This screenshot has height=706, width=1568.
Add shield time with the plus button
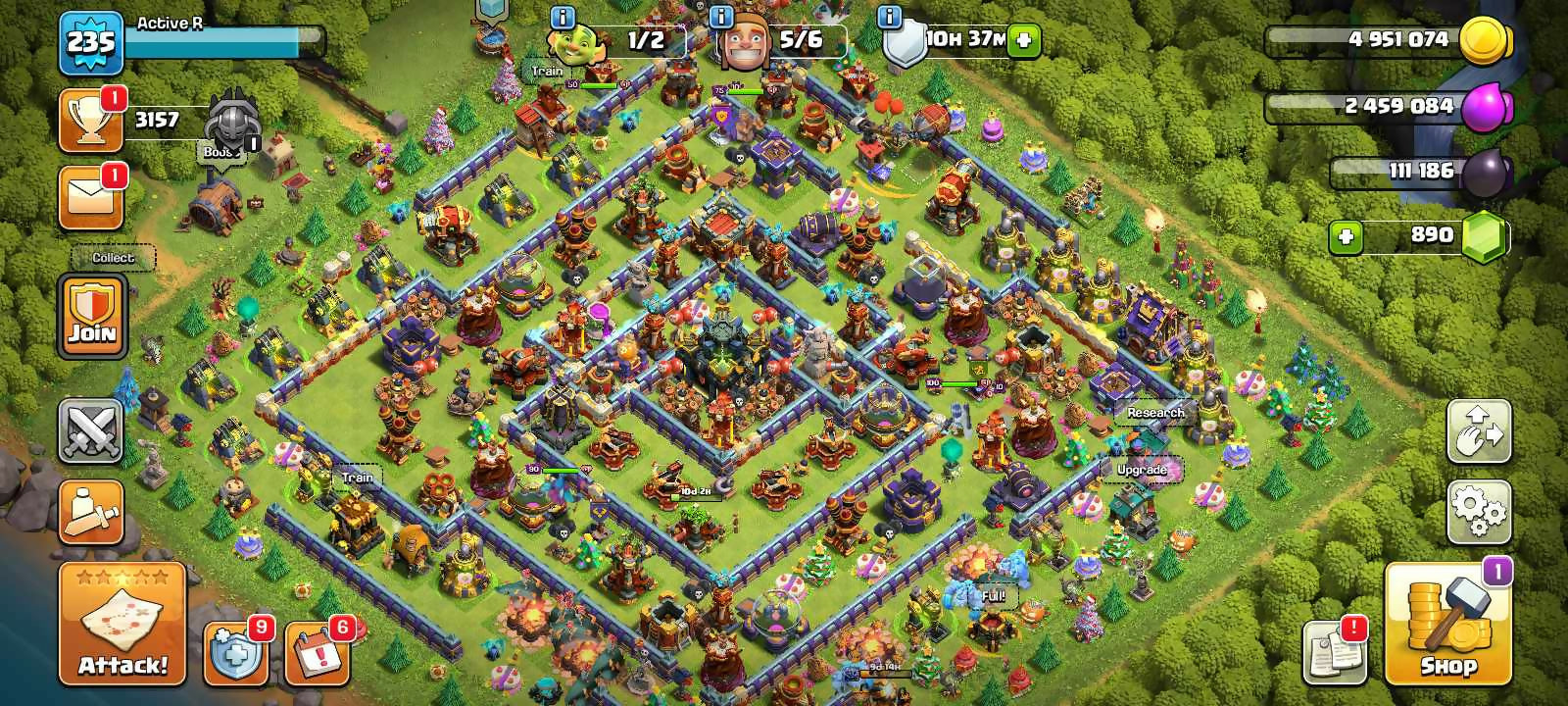point(1024,40)
